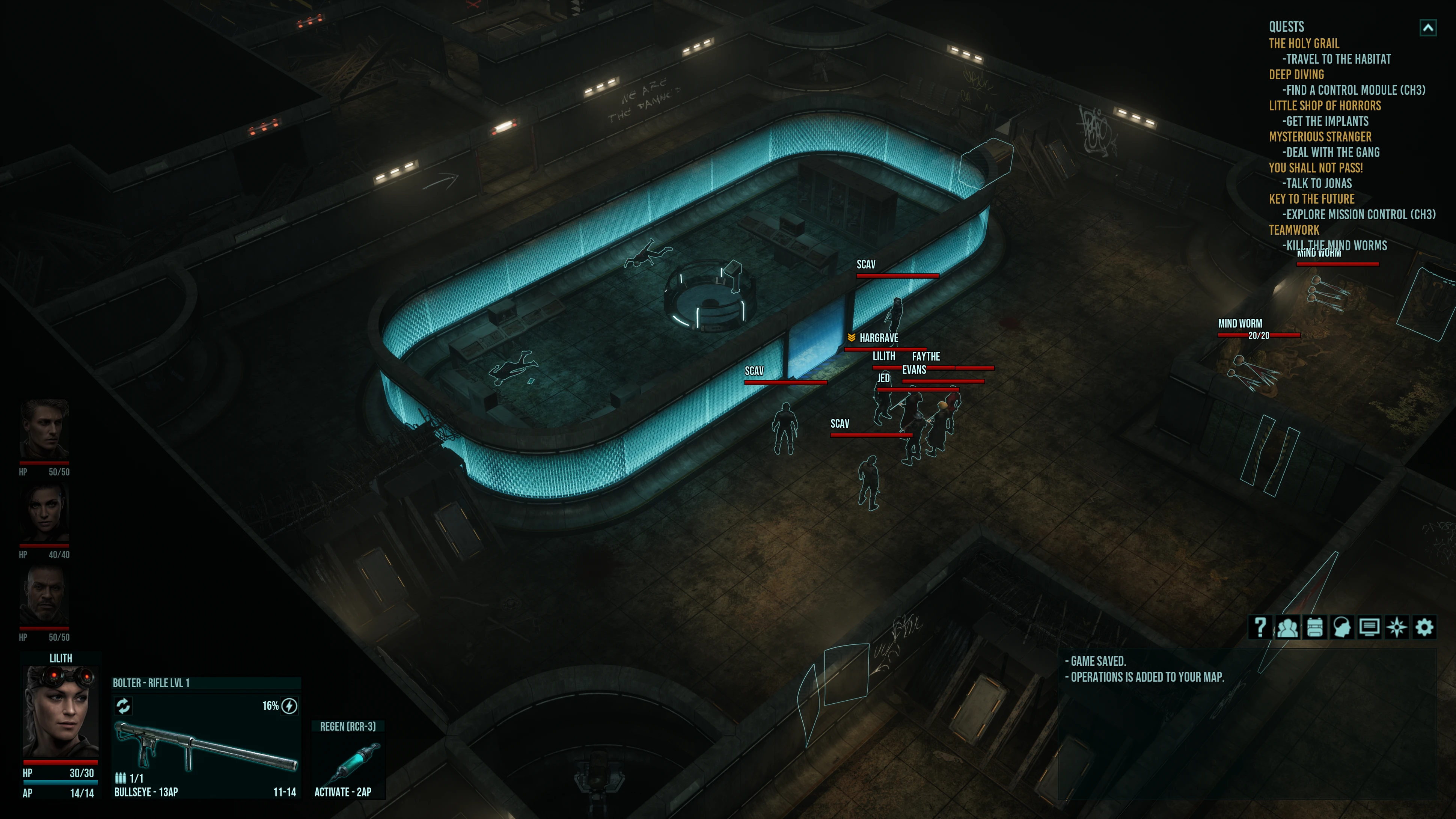Click the lightning bolt power icon

[289, 706]
